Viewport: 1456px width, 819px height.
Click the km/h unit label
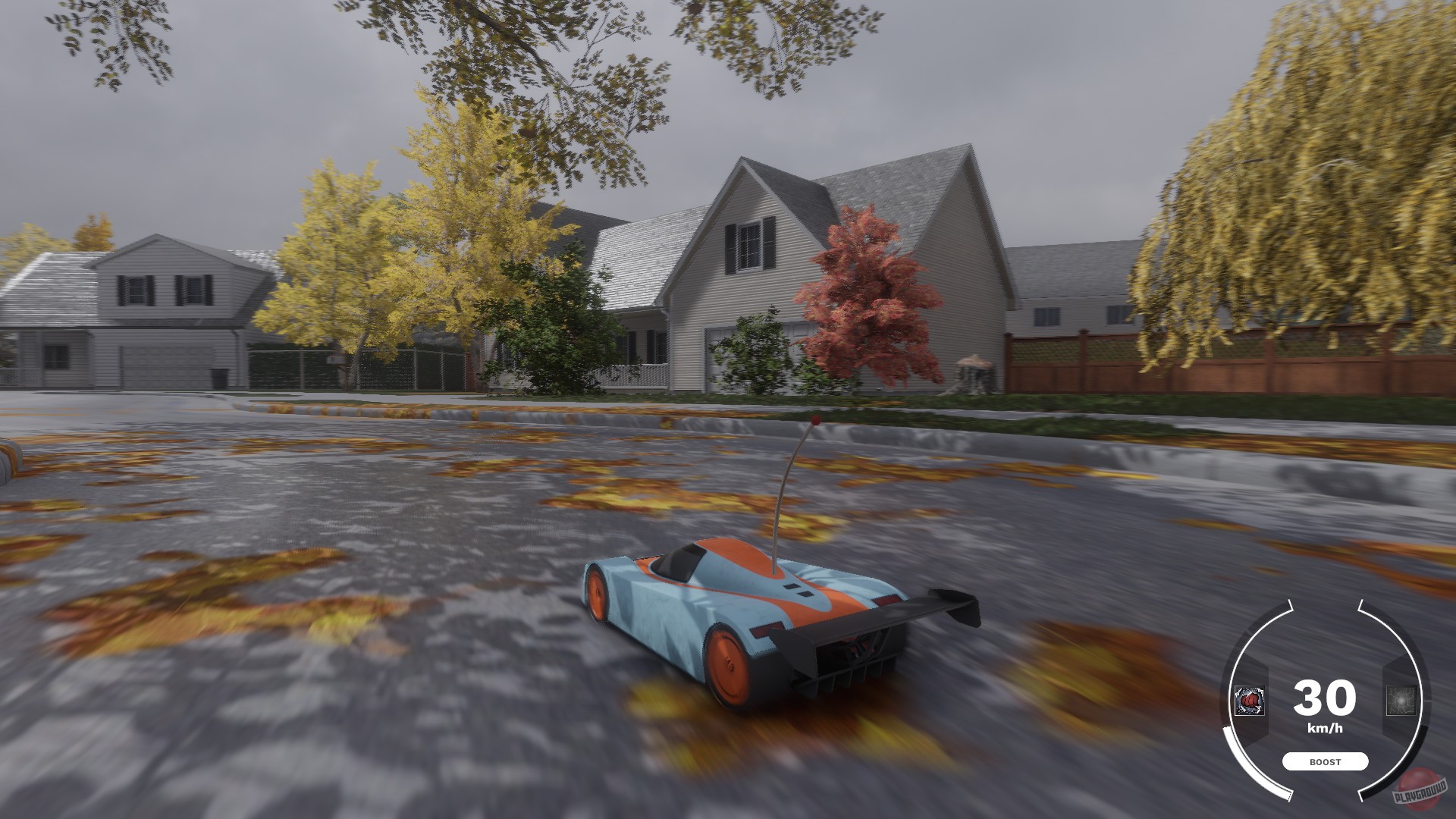(1326, 728)
